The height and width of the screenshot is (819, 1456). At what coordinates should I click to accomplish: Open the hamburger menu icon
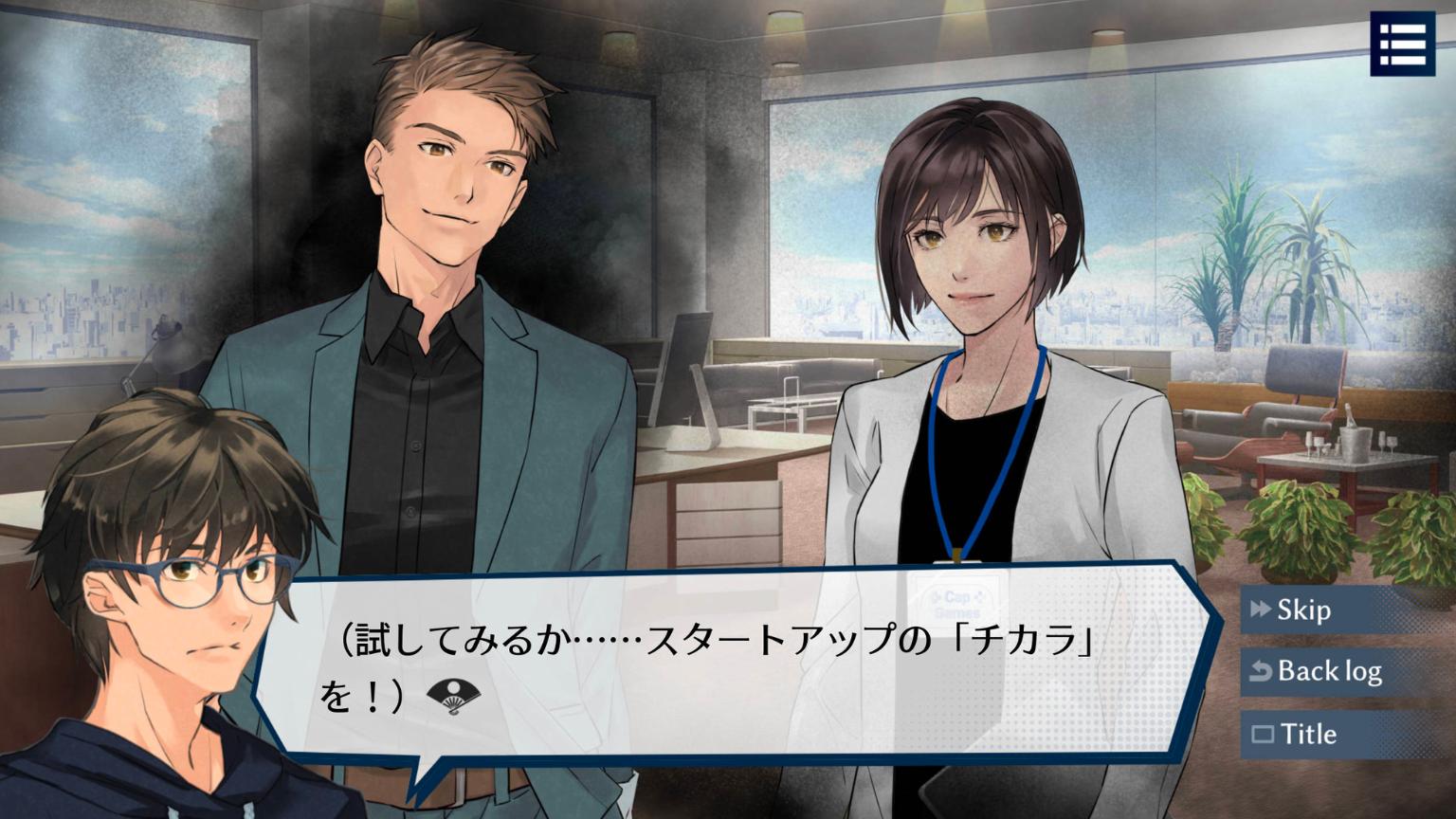pos(1402,43)
